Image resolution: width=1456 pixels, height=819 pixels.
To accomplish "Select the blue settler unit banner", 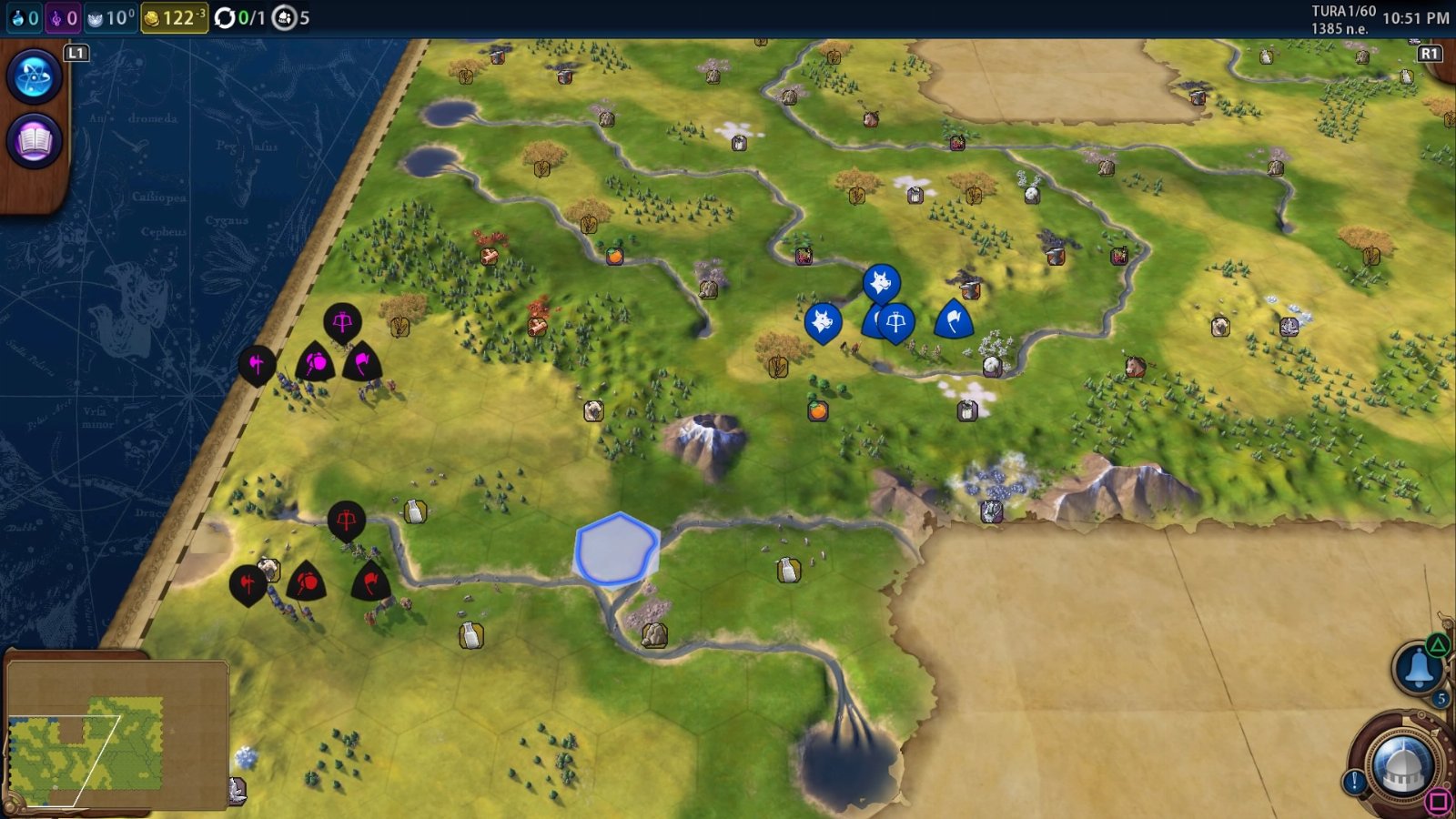I will coord(896,322).
